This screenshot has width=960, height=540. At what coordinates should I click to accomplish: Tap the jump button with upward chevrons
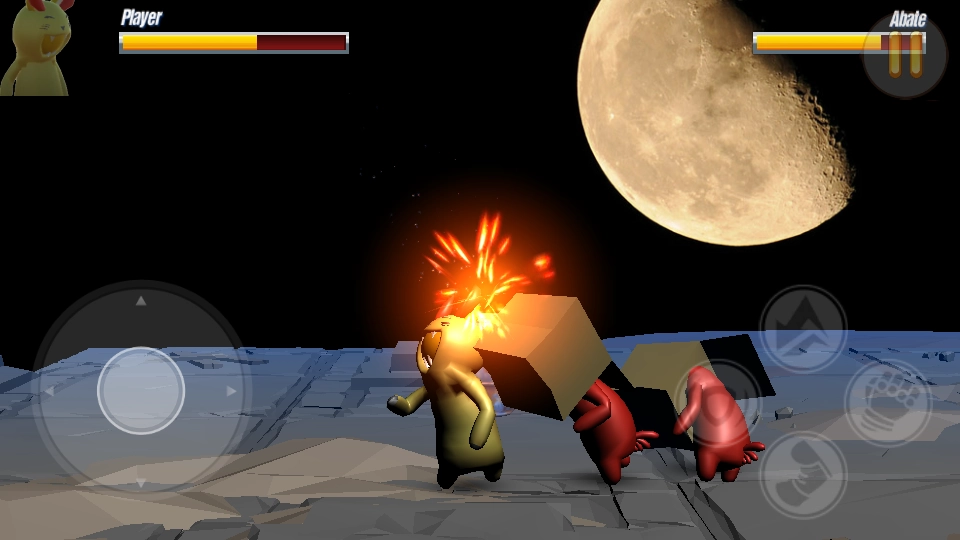(803, 329)
